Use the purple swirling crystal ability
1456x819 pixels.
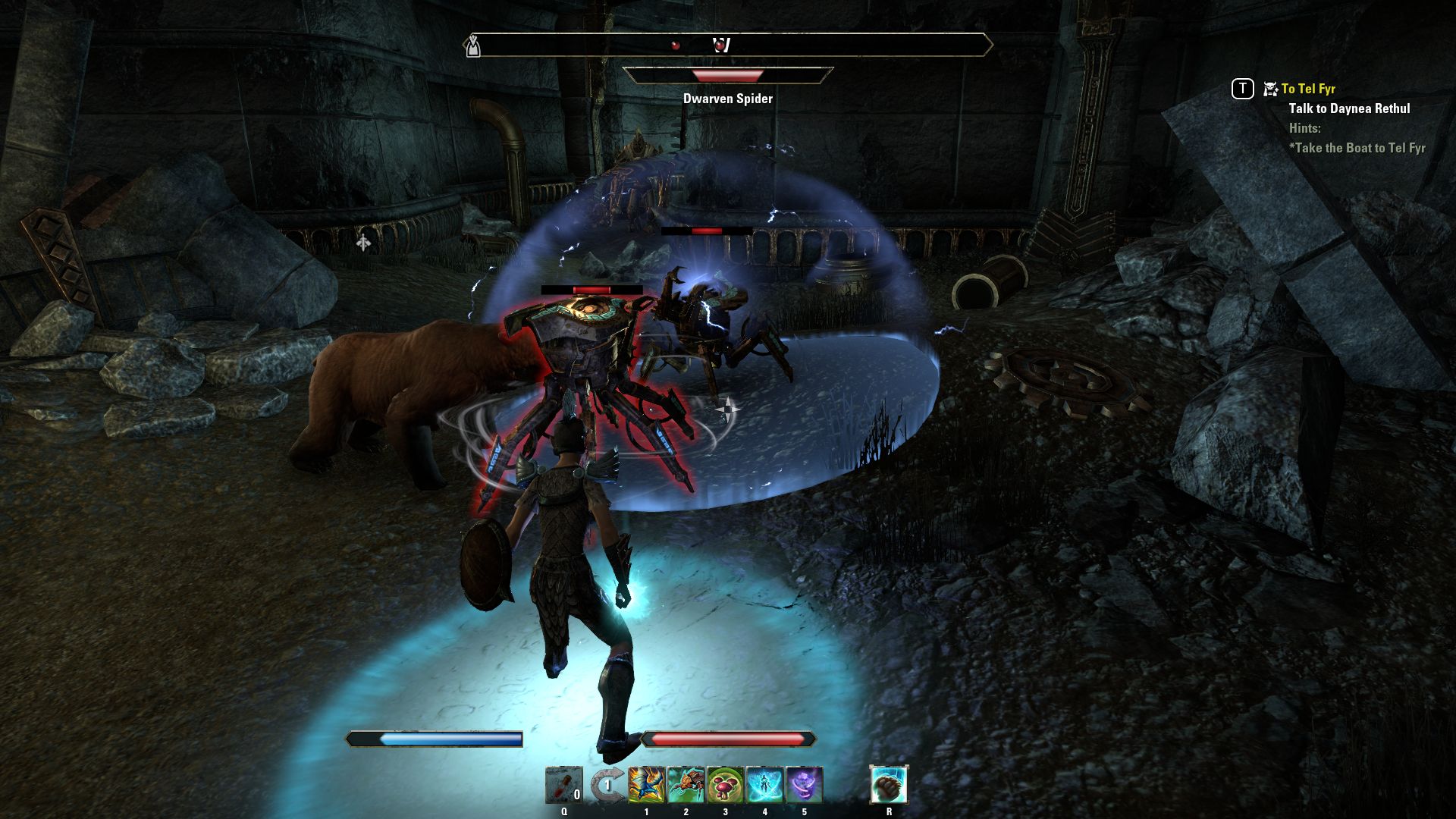click(x=804, y=785)
